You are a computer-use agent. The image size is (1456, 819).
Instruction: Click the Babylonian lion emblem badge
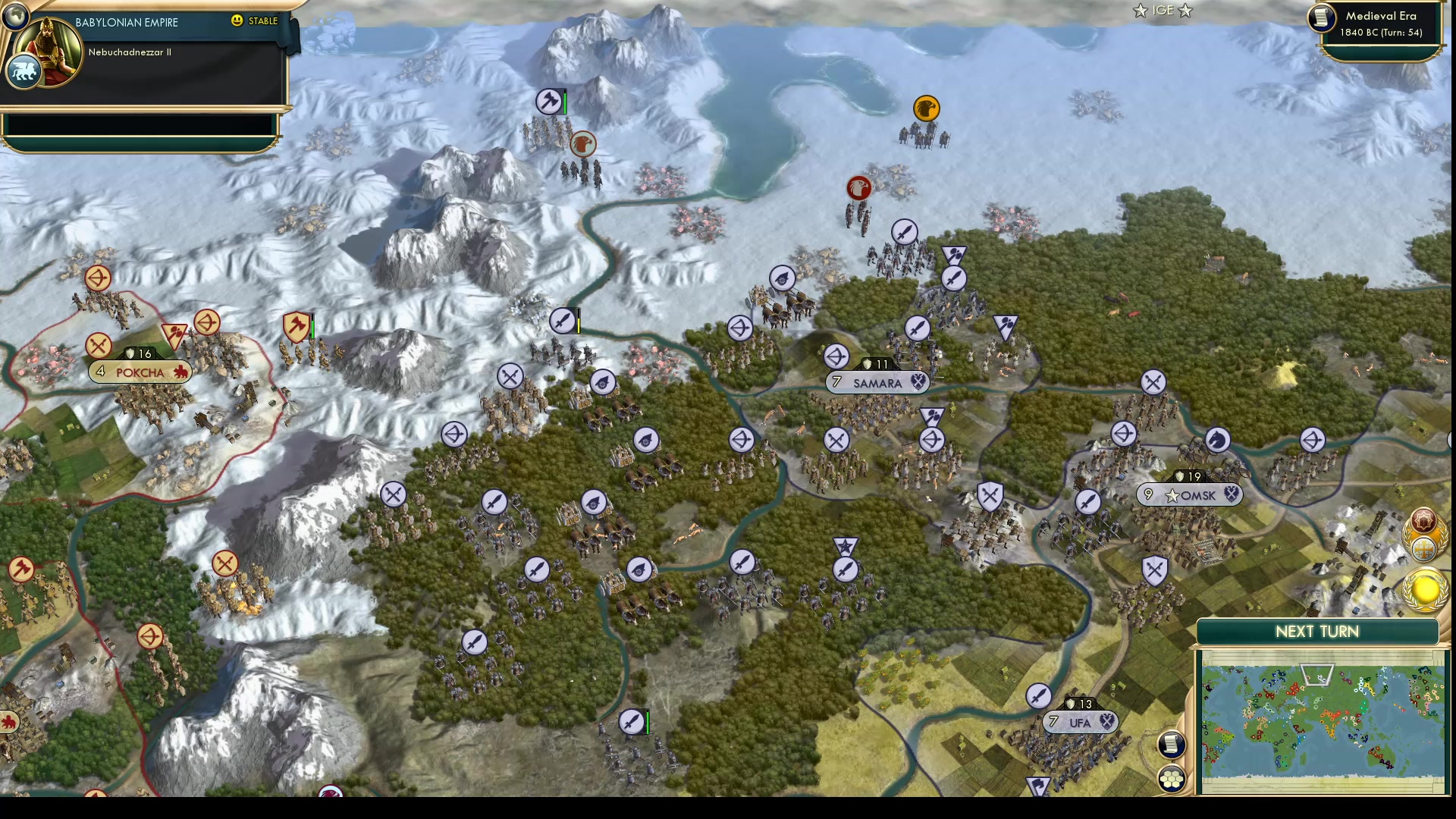pos(23,71)
